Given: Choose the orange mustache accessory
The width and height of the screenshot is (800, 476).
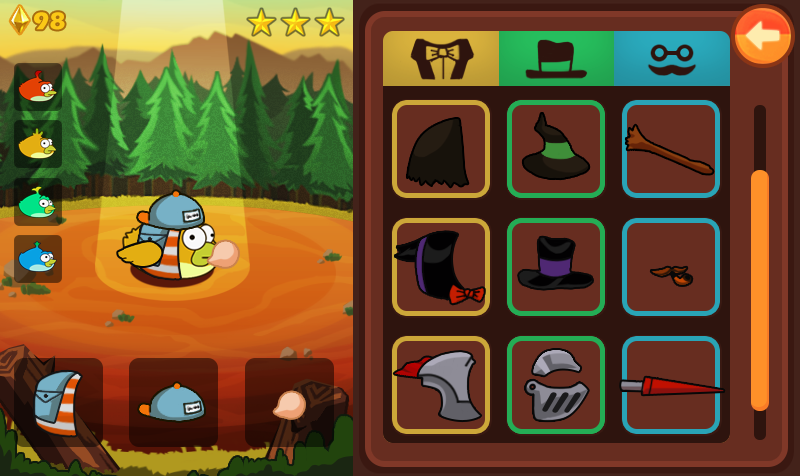Looking at the screenshot, I should [671, 267].
